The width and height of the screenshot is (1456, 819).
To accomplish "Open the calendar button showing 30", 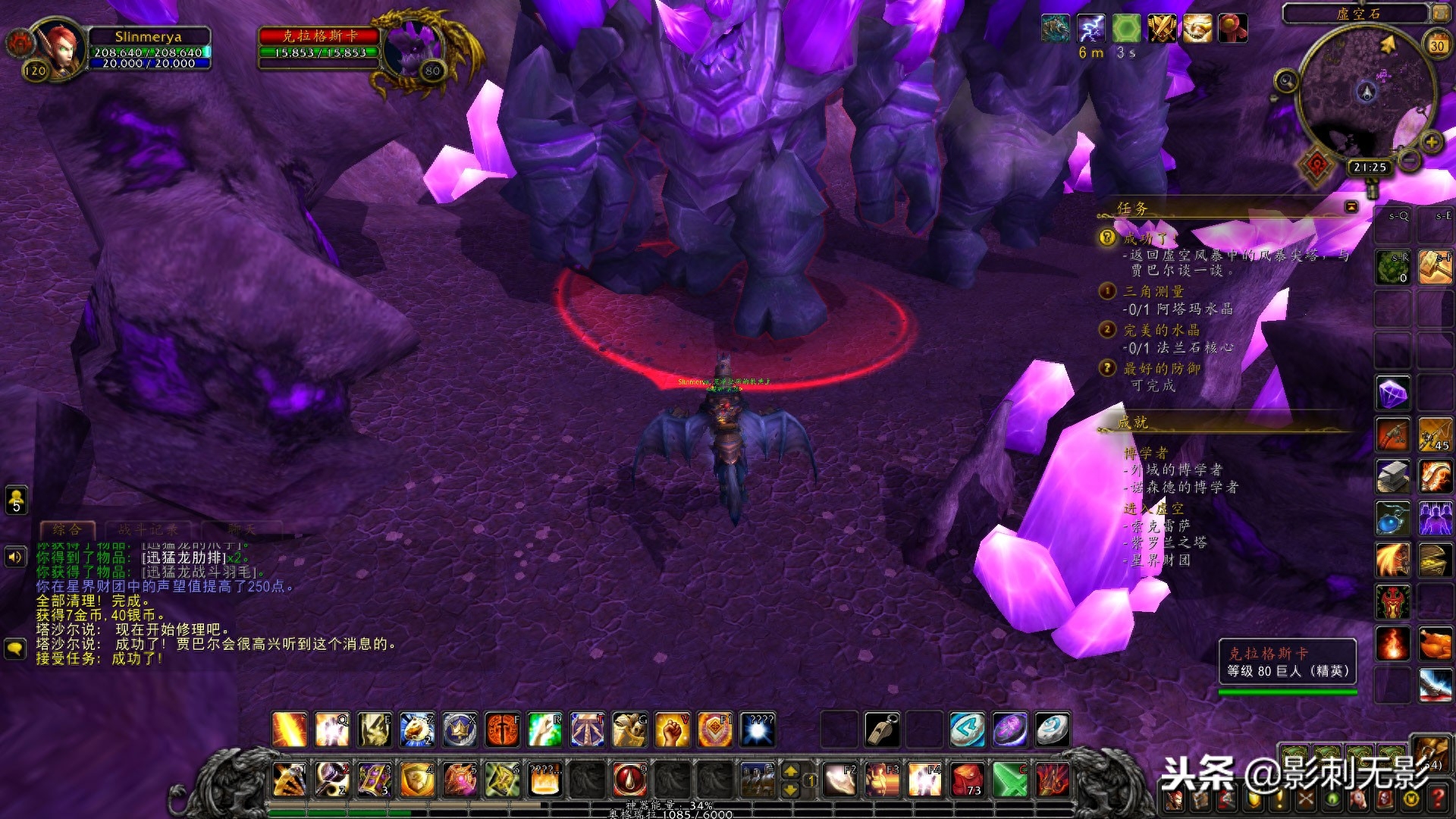I will point(1437,45).
